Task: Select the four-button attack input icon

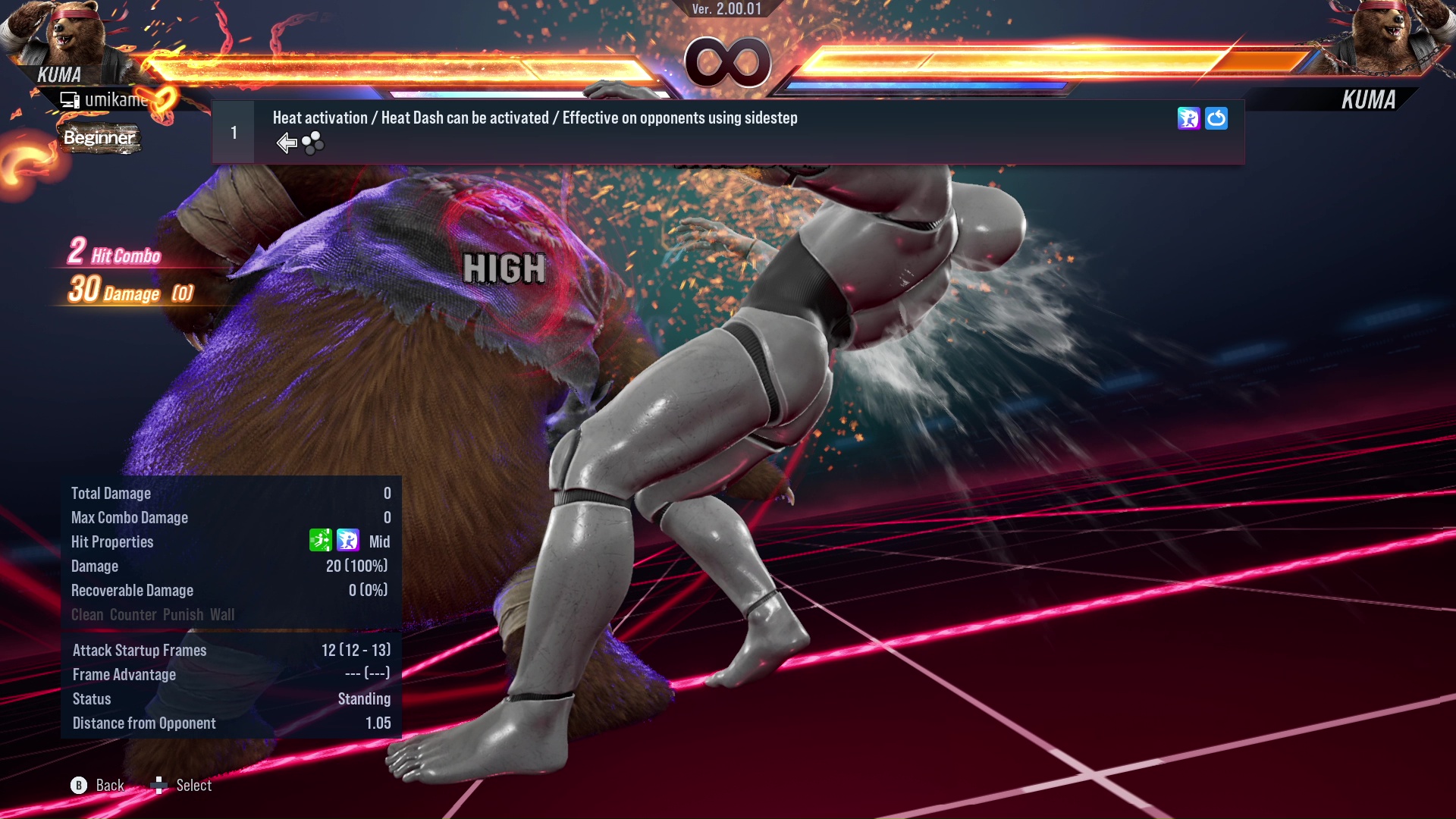Action: point(312,143)
